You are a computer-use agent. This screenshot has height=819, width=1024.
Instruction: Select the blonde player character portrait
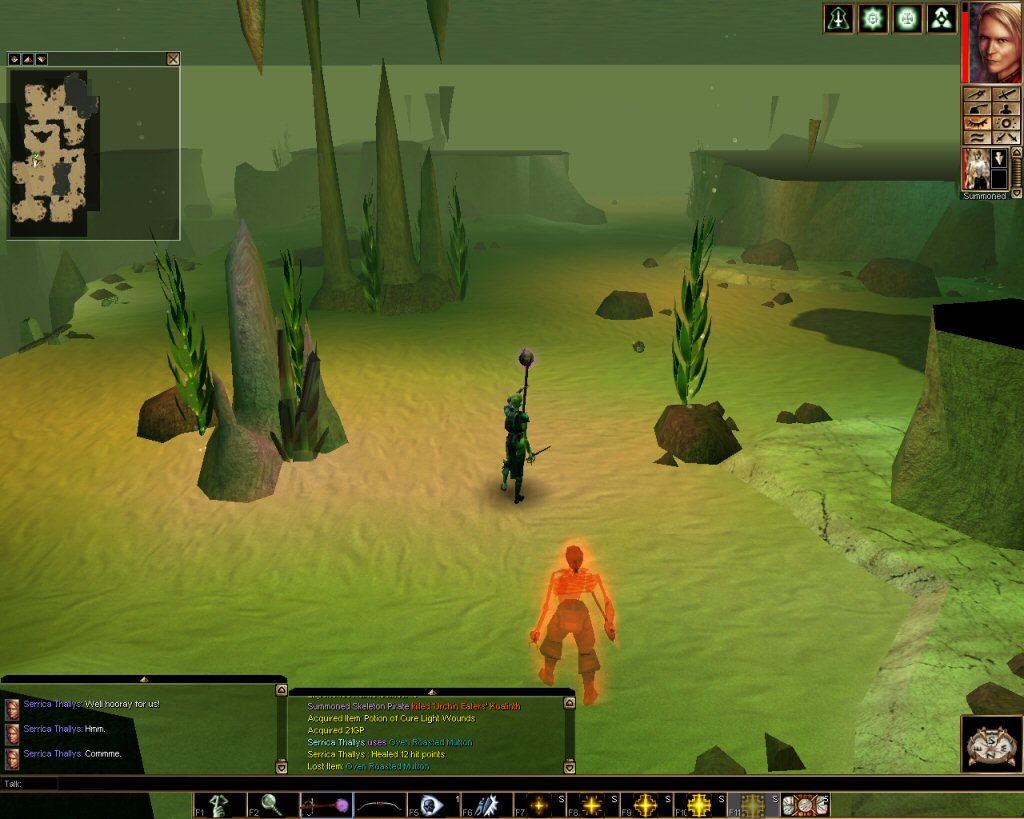pyautogui.click(x=992, y=42)
